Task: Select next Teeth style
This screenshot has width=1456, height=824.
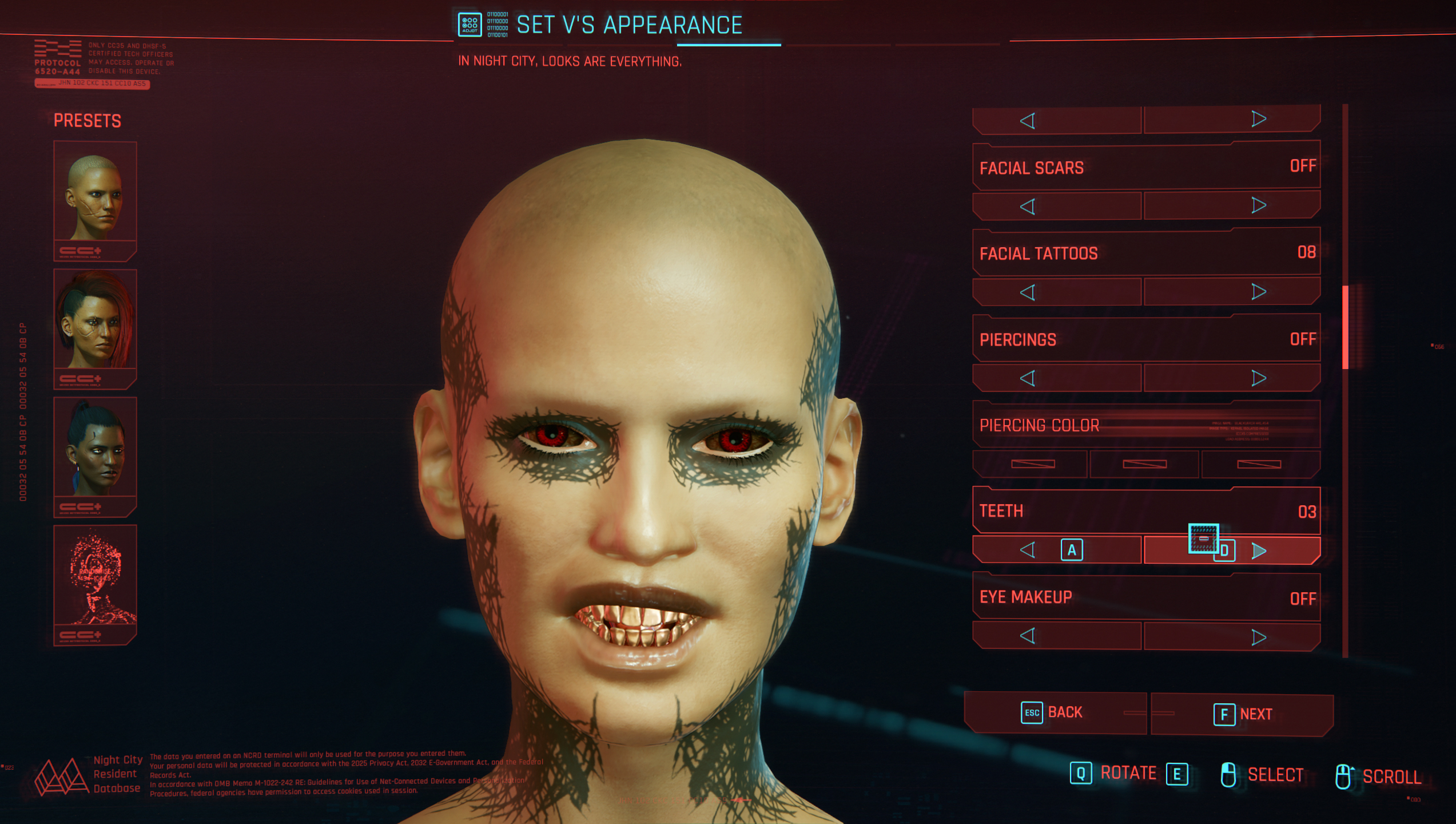Action: (x=1258, y=551)
